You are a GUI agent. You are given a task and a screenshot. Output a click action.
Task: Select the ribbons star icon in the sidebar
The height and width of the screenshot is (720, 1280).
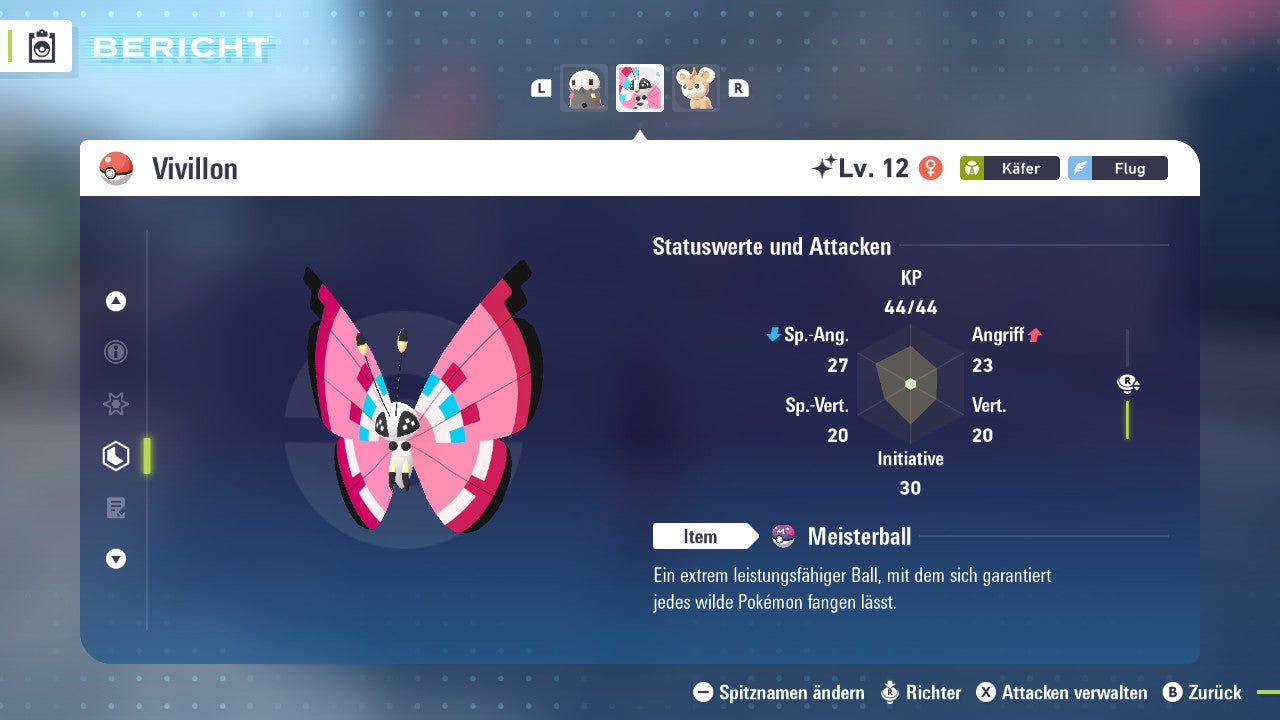(x=115, y=404)
